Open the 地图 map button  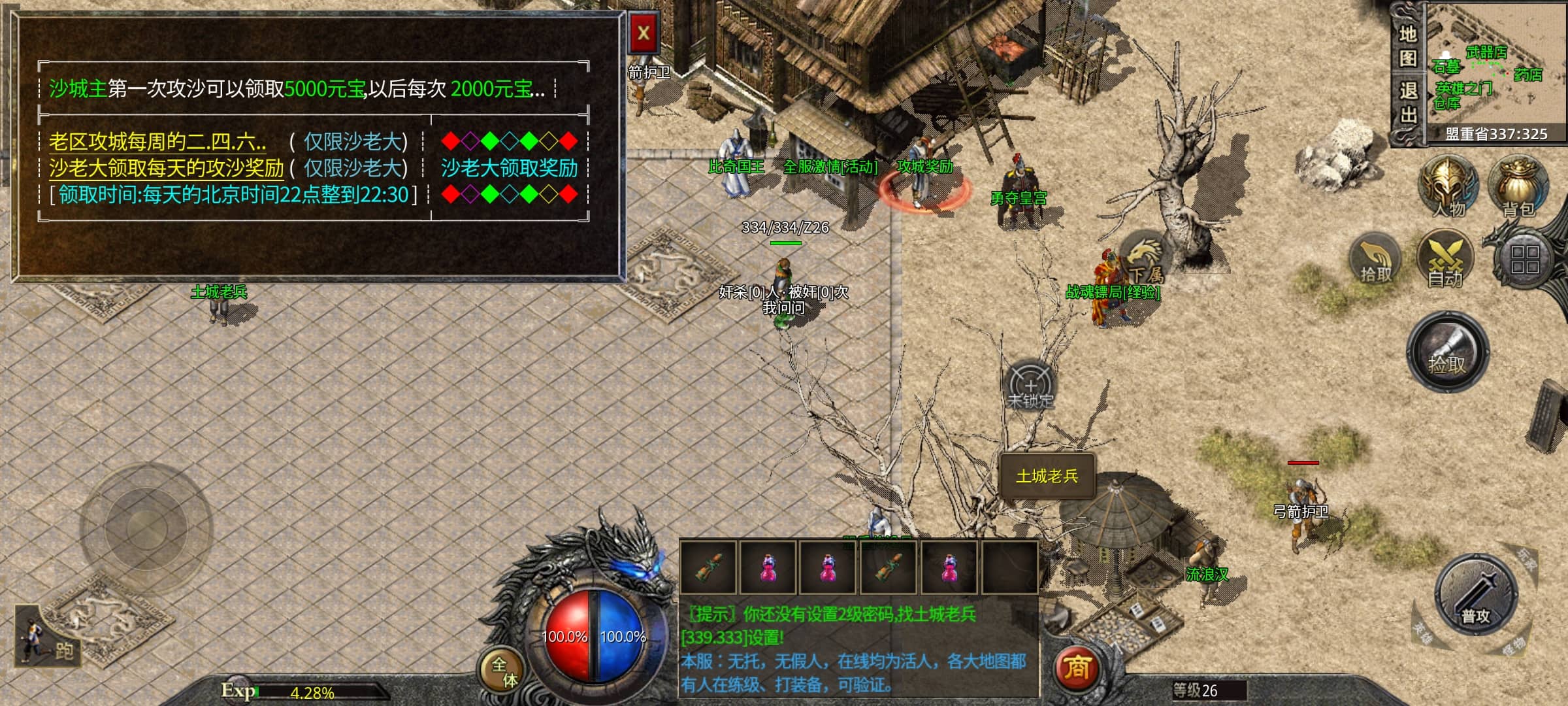click(1407, 46)
